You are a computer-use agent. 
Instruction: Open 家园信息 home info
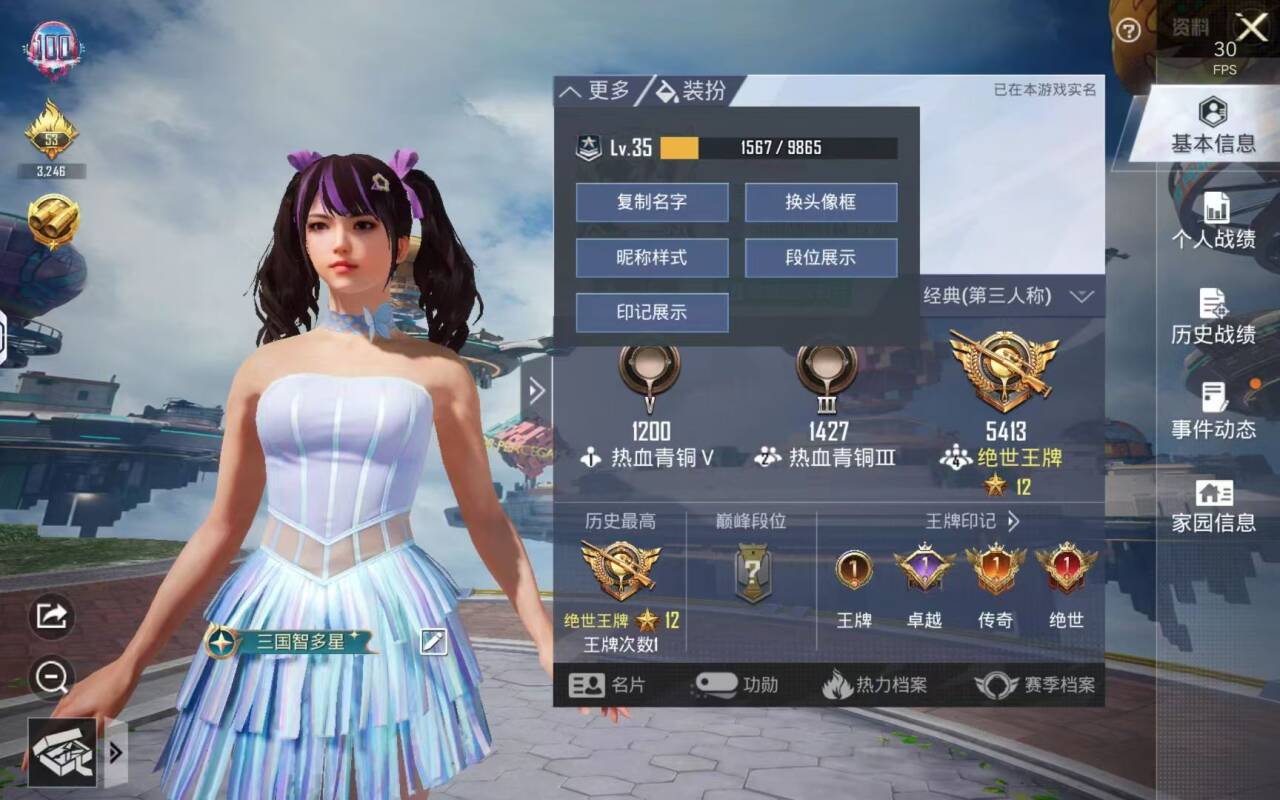1215,505
